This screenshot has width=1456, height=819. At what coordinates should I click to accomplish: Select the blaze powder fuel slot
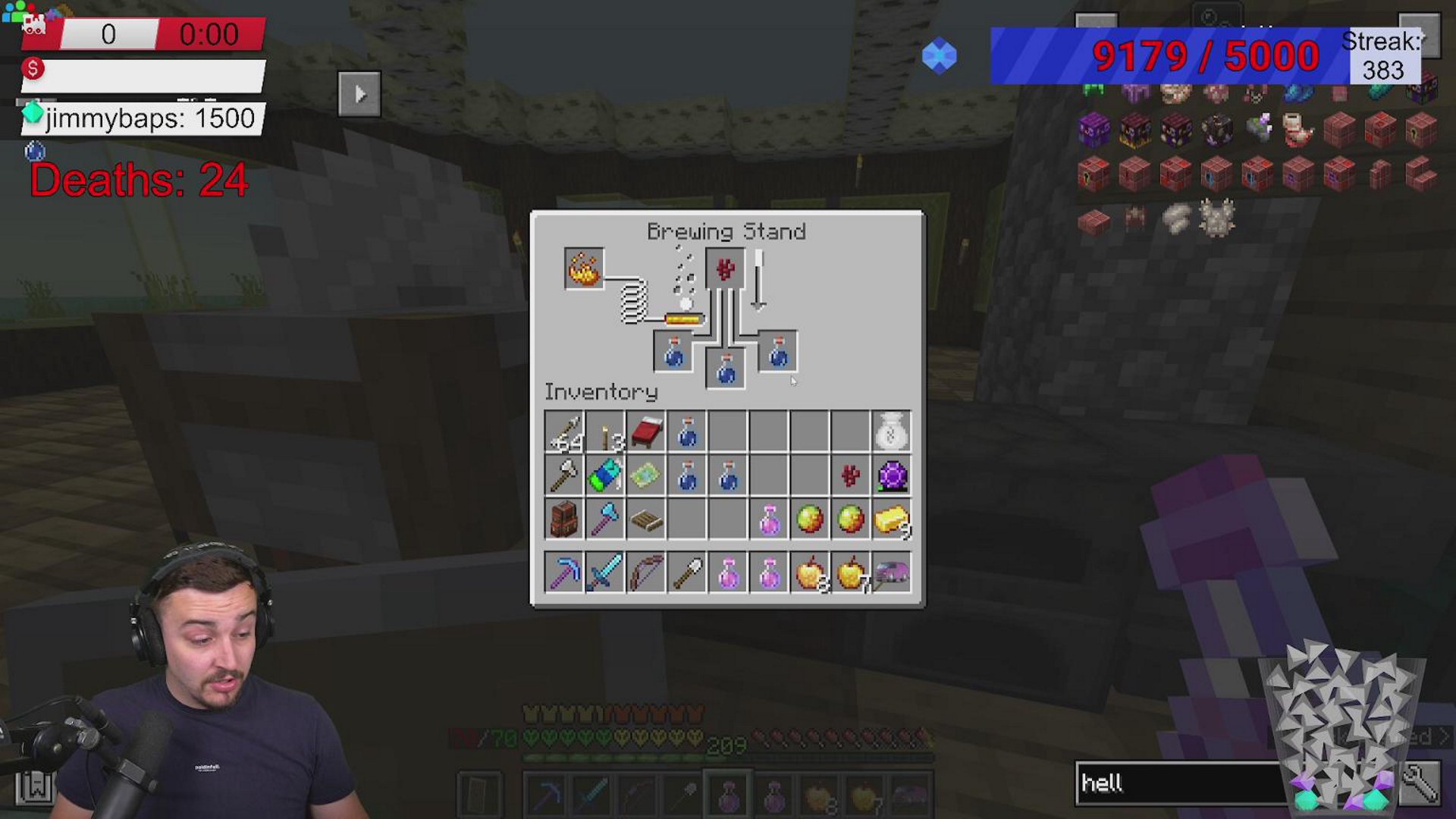click(584, 268)
